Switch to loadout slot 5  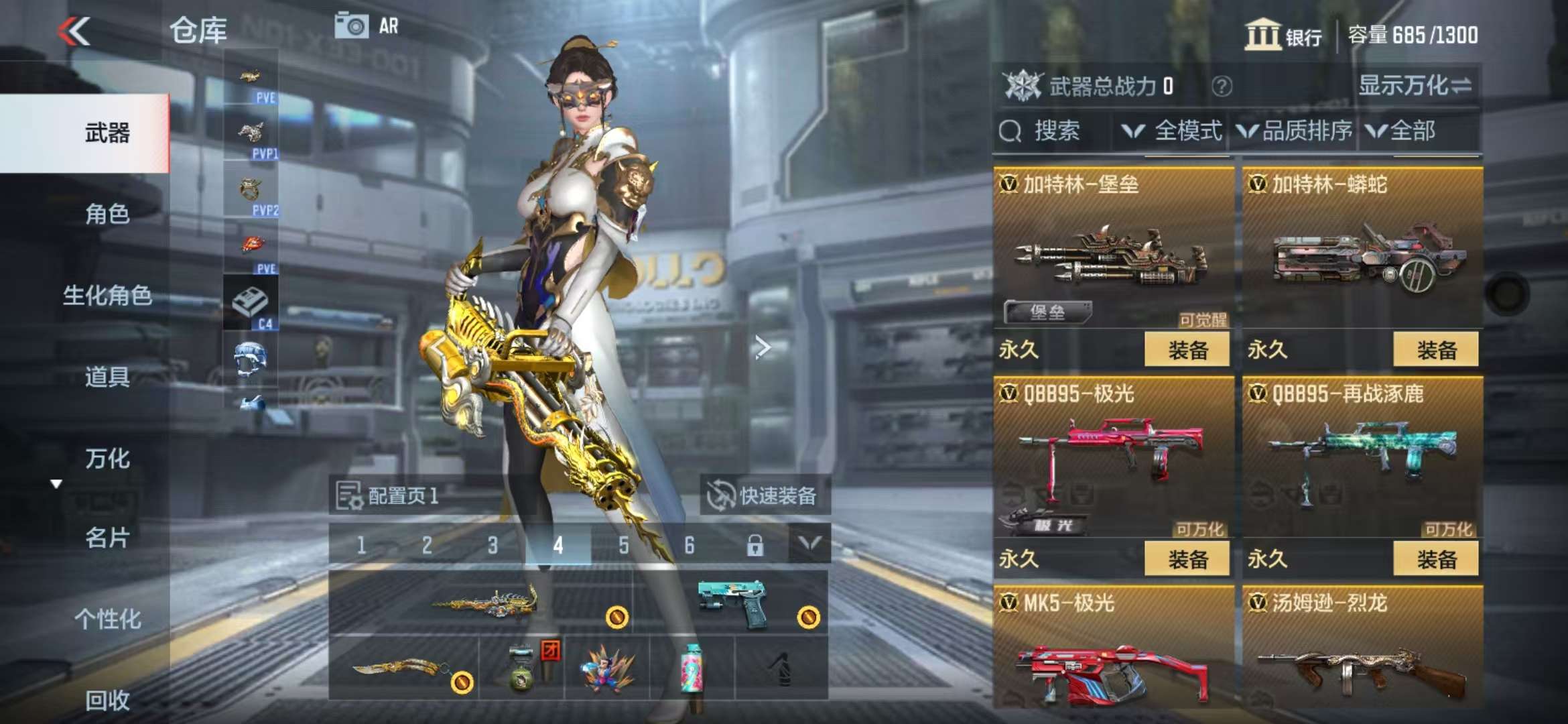(624, 546)
